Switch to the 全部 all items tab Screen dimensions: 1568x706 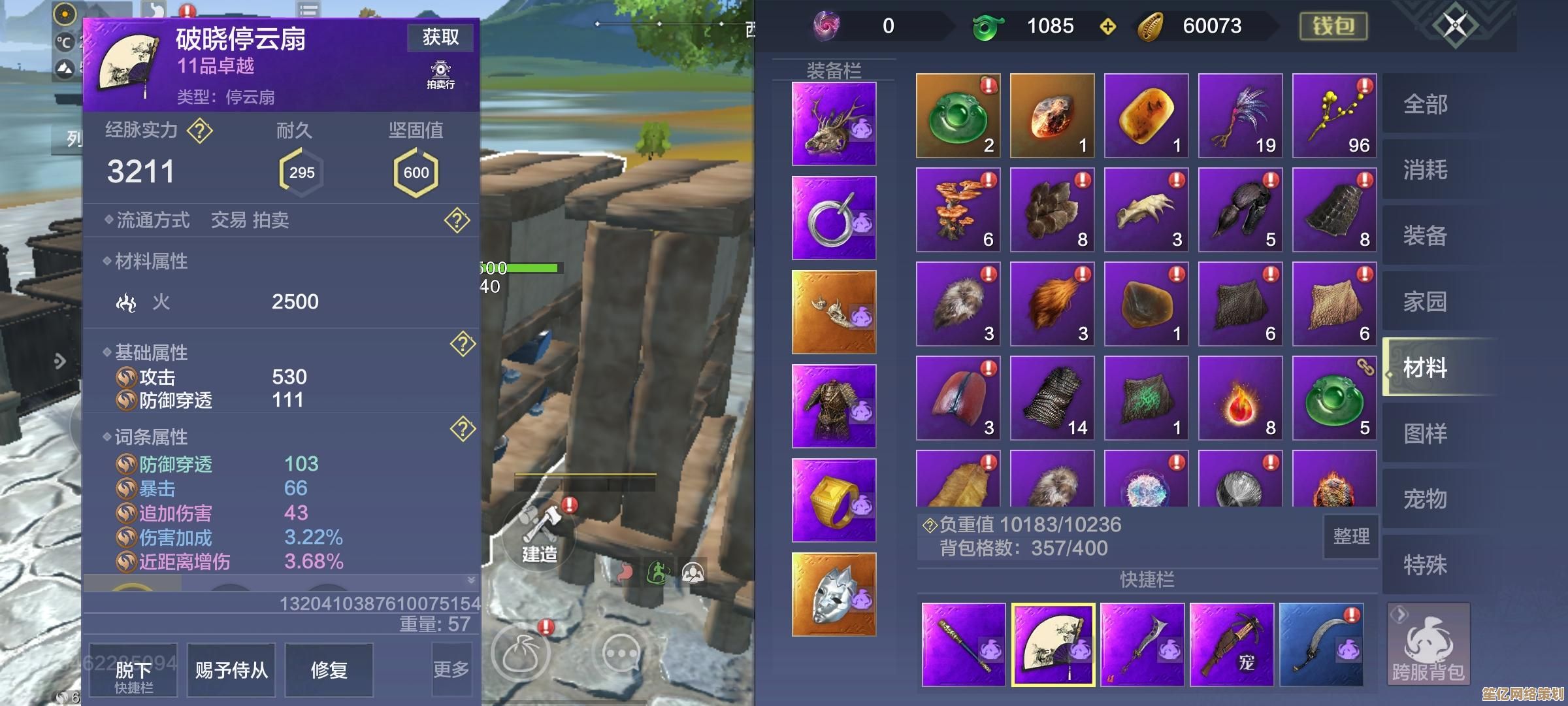(x=1426, y=105)
